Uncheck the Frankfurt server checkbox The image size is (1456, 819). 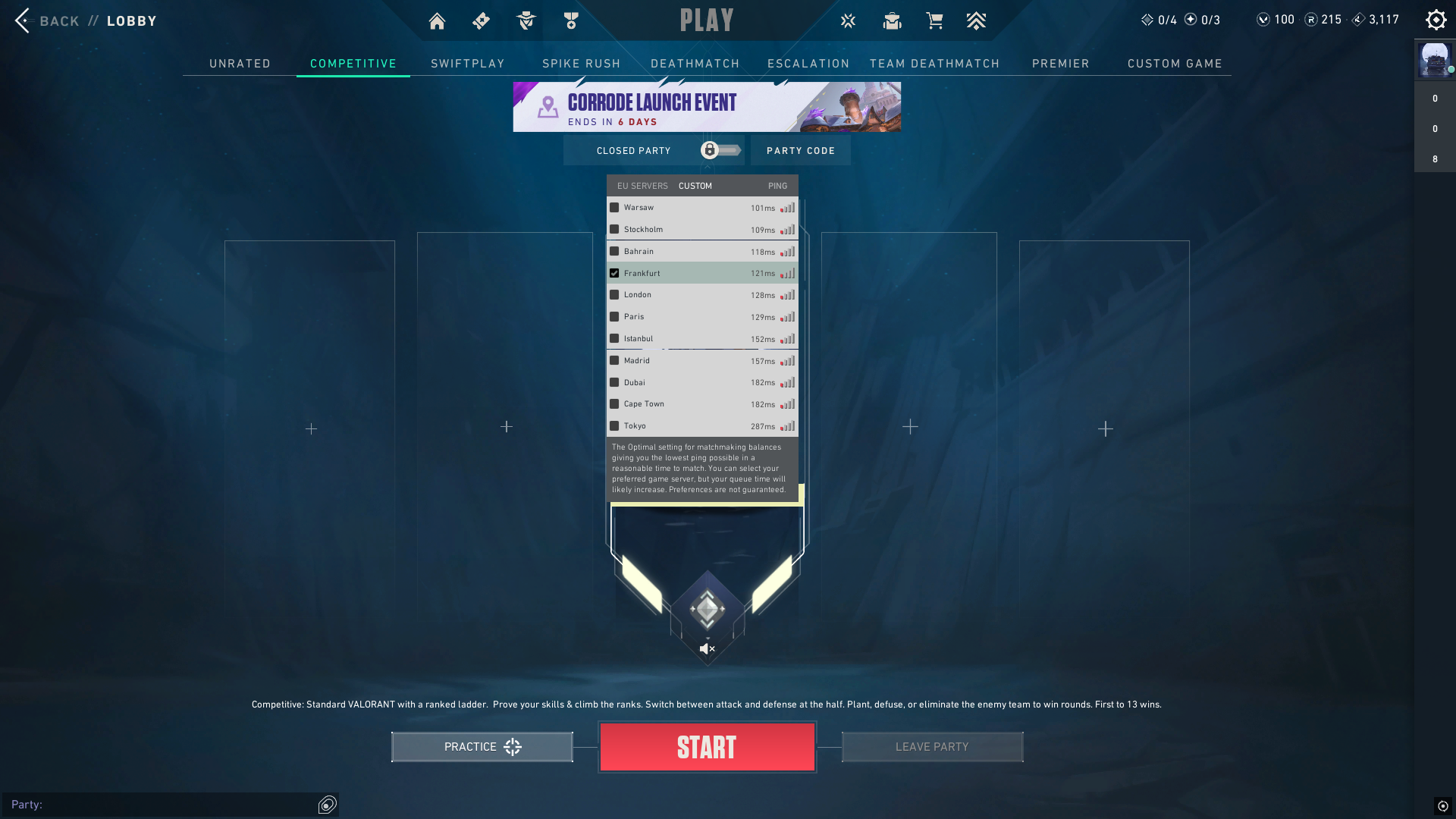click(614, 273)
